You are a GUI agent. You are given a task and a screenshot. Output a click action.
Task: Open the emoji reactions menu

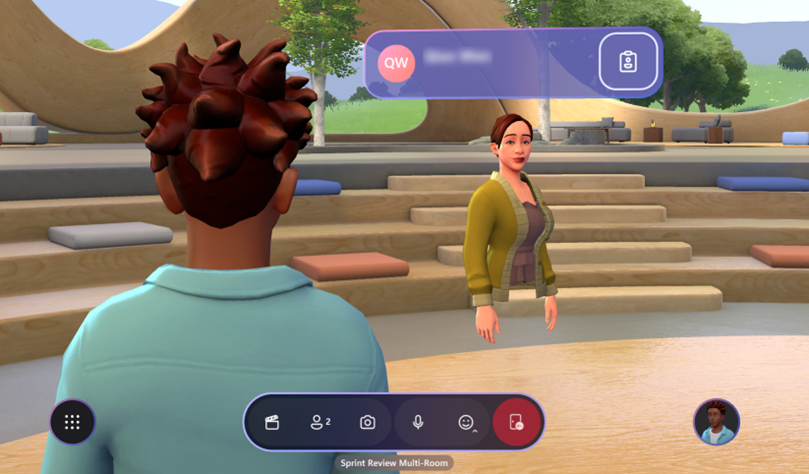(x=466, y=422)
